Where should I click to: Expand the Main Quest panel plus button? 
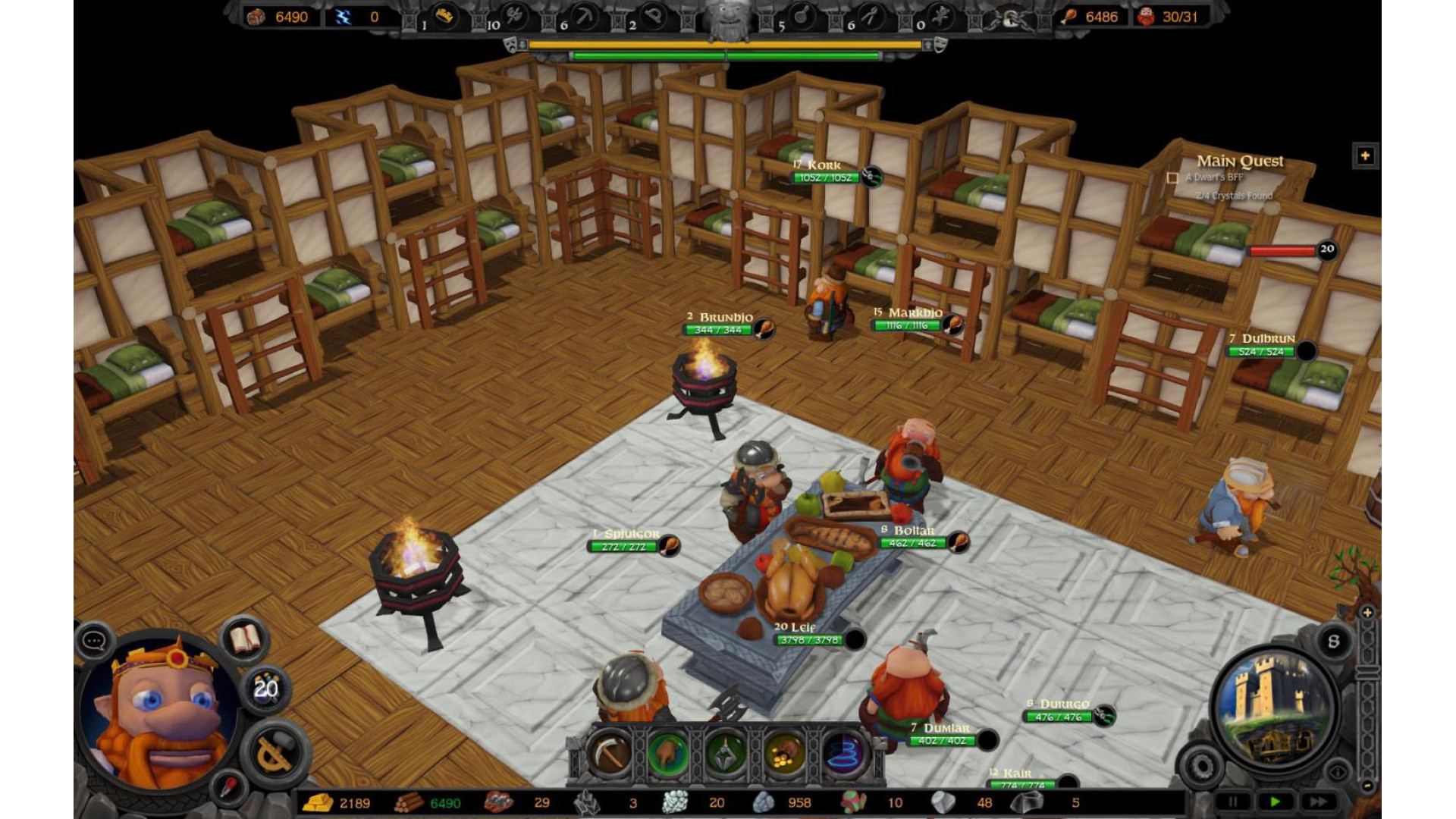[1365, 156]
